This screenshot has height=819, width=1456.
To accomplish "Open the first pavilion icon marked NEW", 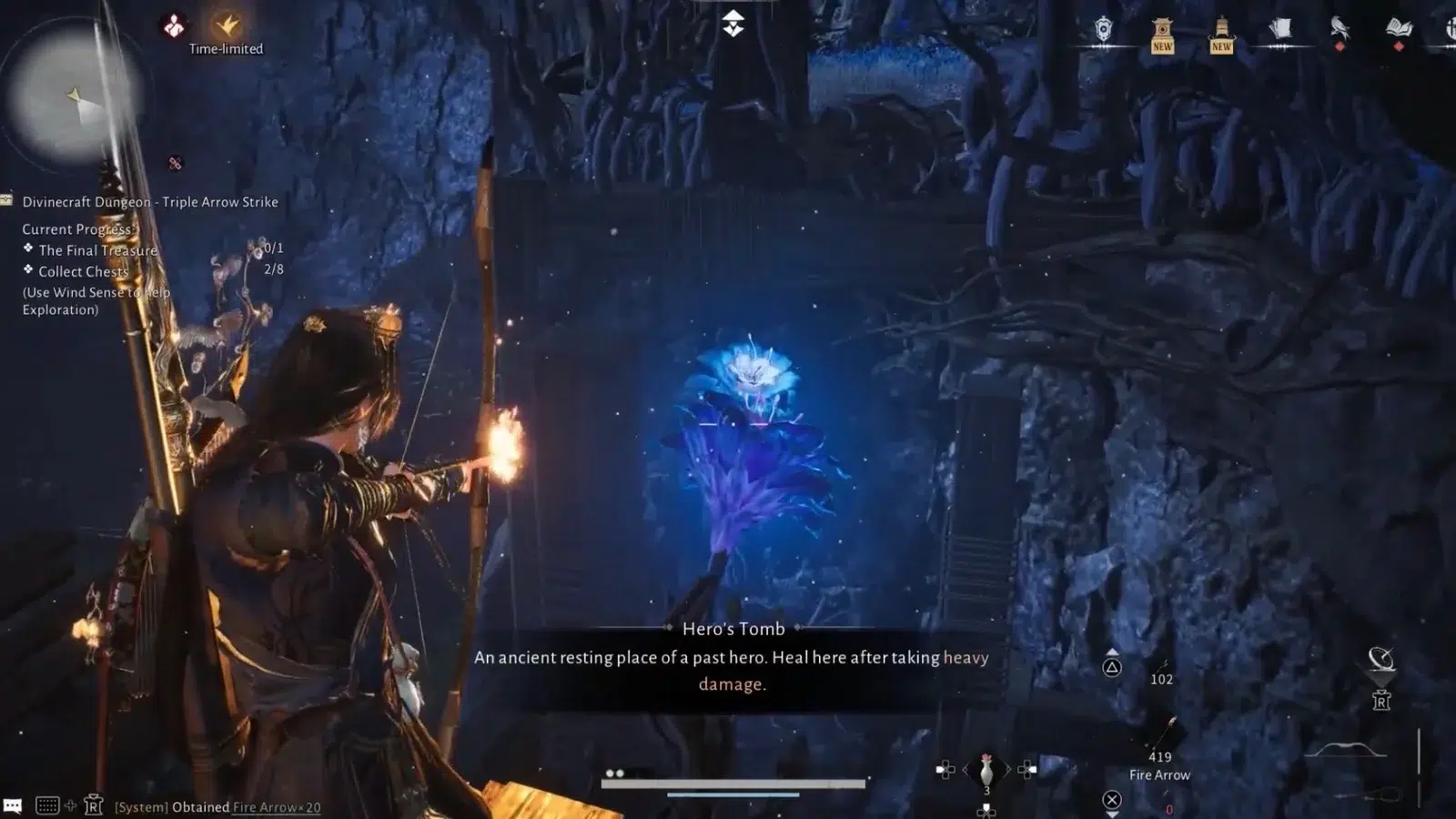I will (x=1162, y=34).
